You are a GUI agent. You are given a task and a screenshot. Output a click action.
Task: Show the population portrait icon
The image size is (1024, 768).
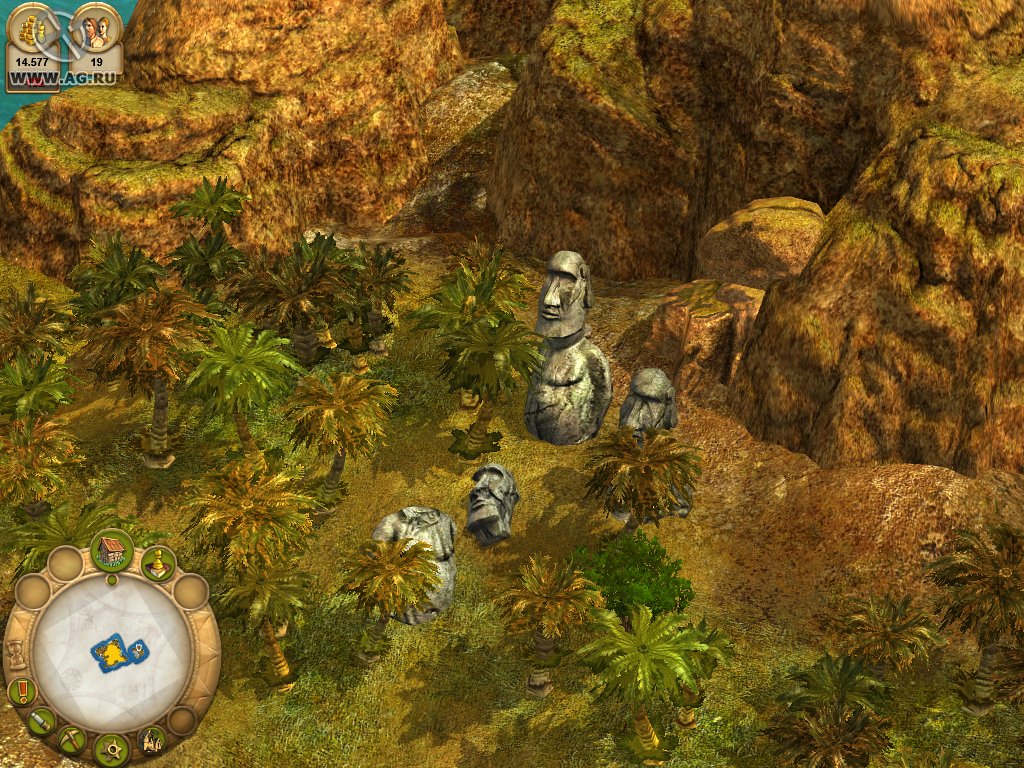click(98, 29)
